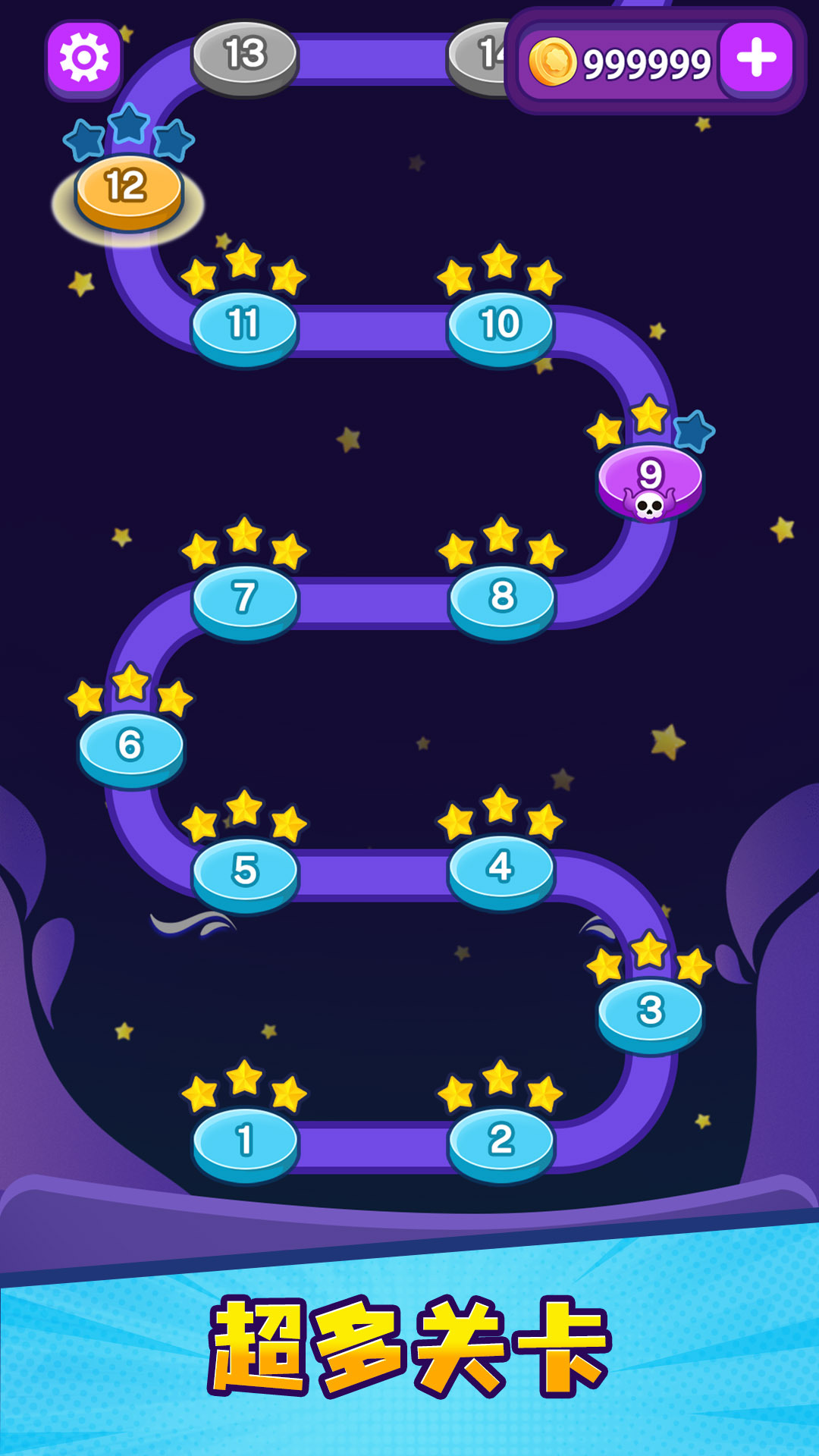Replay level 10 stage

coord(500,326)
